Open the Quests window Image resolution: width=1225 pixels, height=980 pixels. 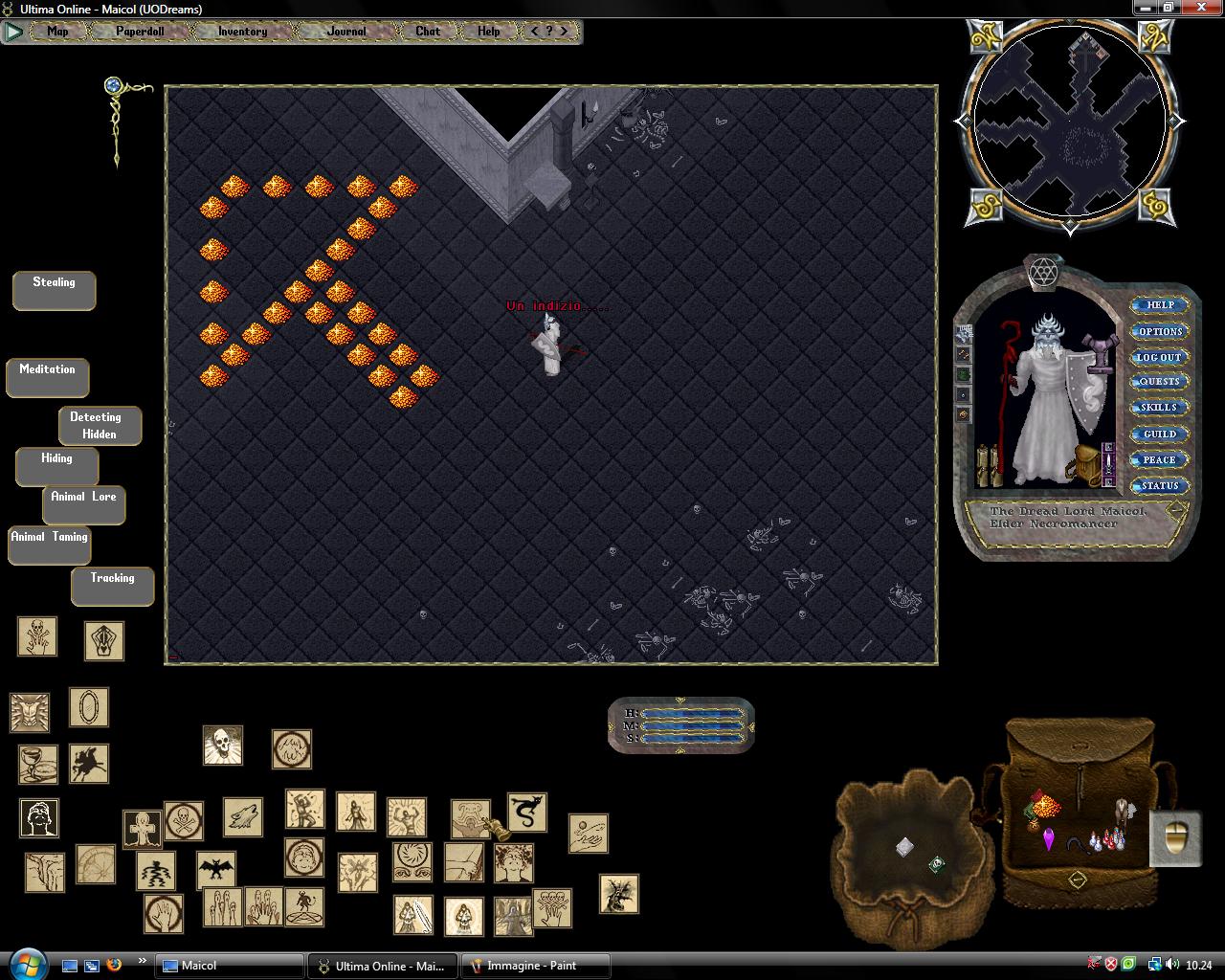pos(1159,382)
